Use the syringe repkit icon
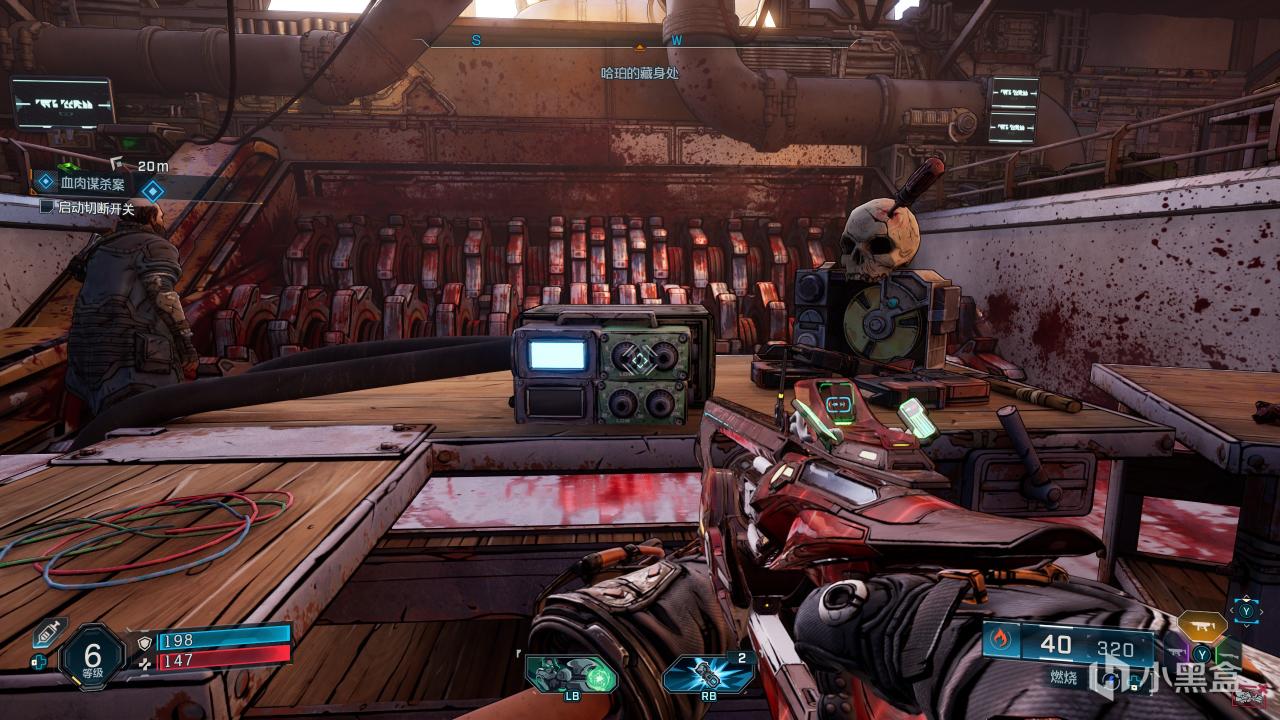1280x720 pixels. coord(48,633)
